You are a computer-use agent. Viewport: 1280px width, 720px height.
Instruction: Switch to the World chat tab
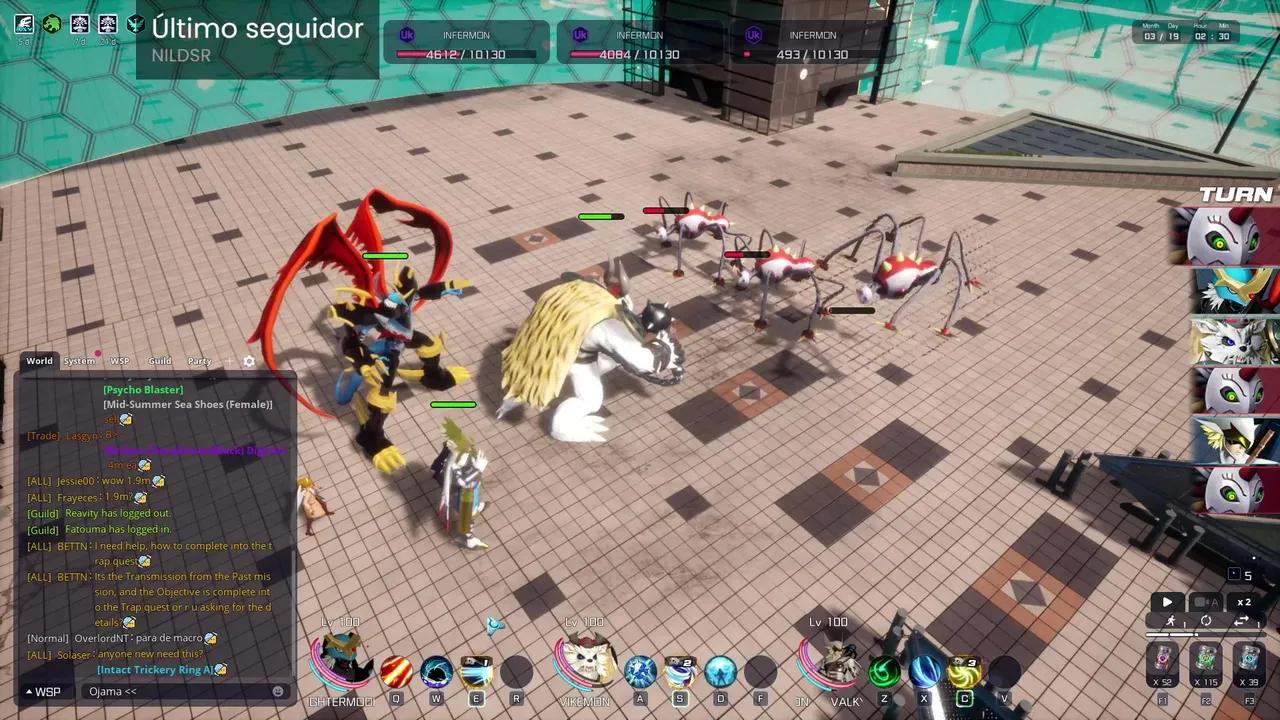click(x=39, y=361)
